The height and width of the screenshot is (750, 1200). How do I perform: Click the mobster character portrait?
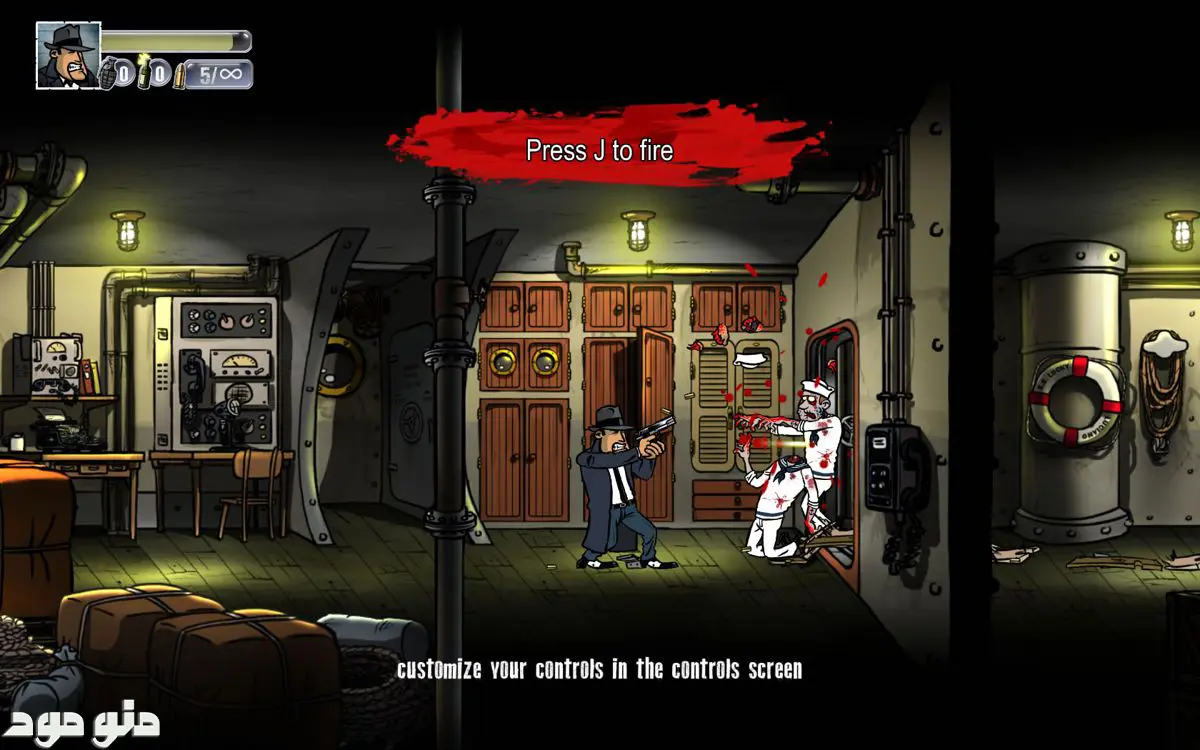68,55
